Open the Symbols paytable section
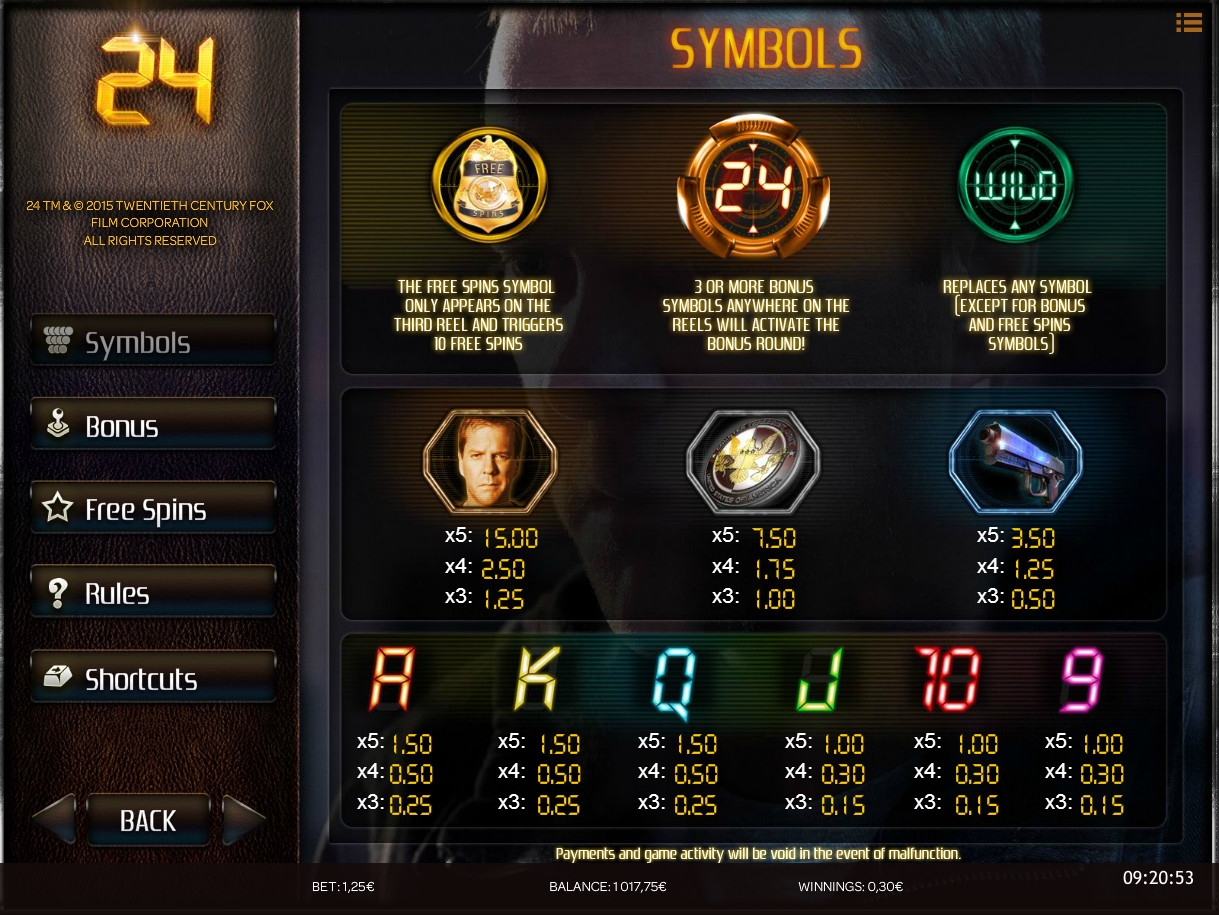This screenshot has height=915, width=1219. [x=153, y=342]
